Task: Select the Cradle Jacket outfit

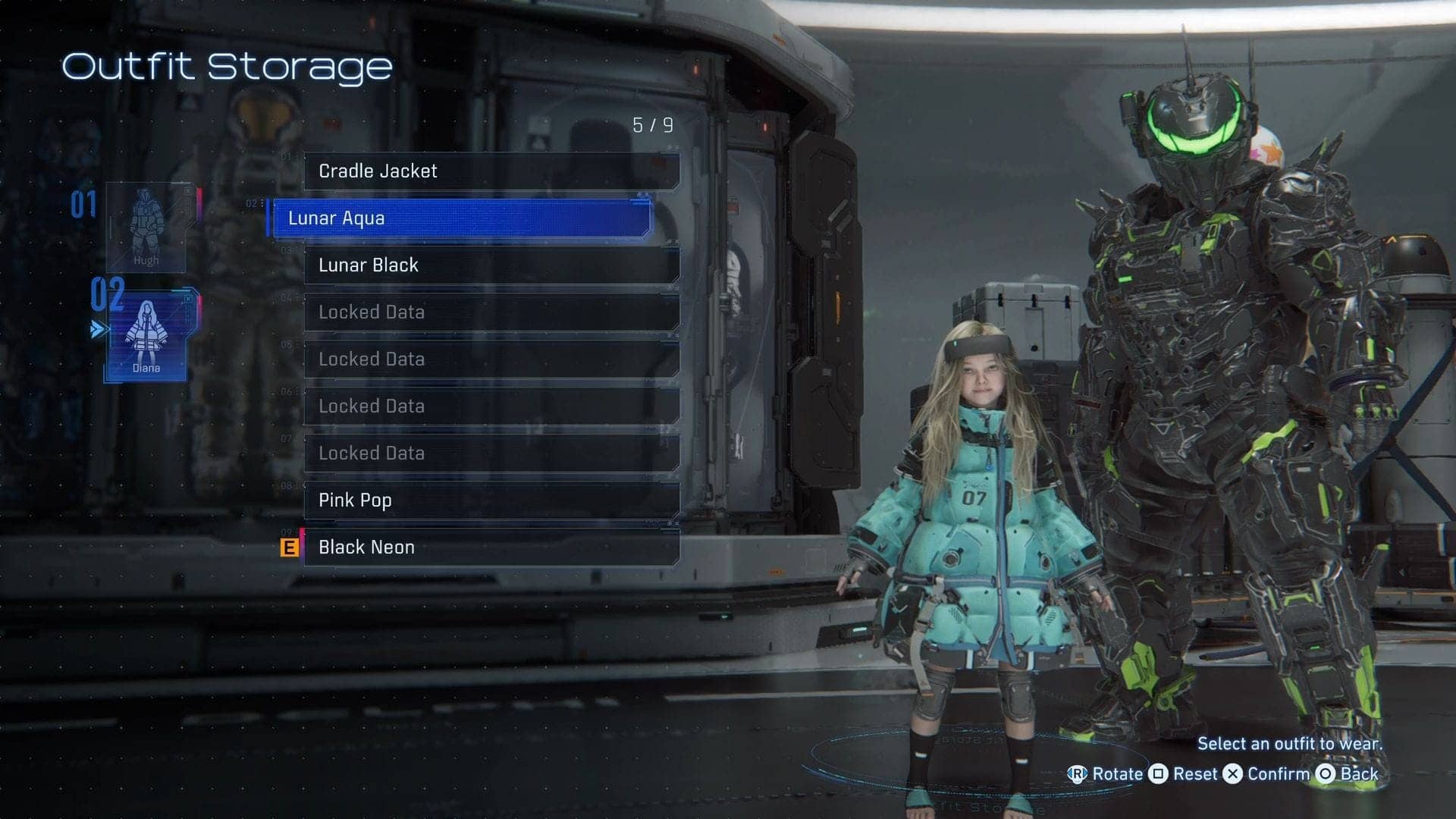Action: 491,171
